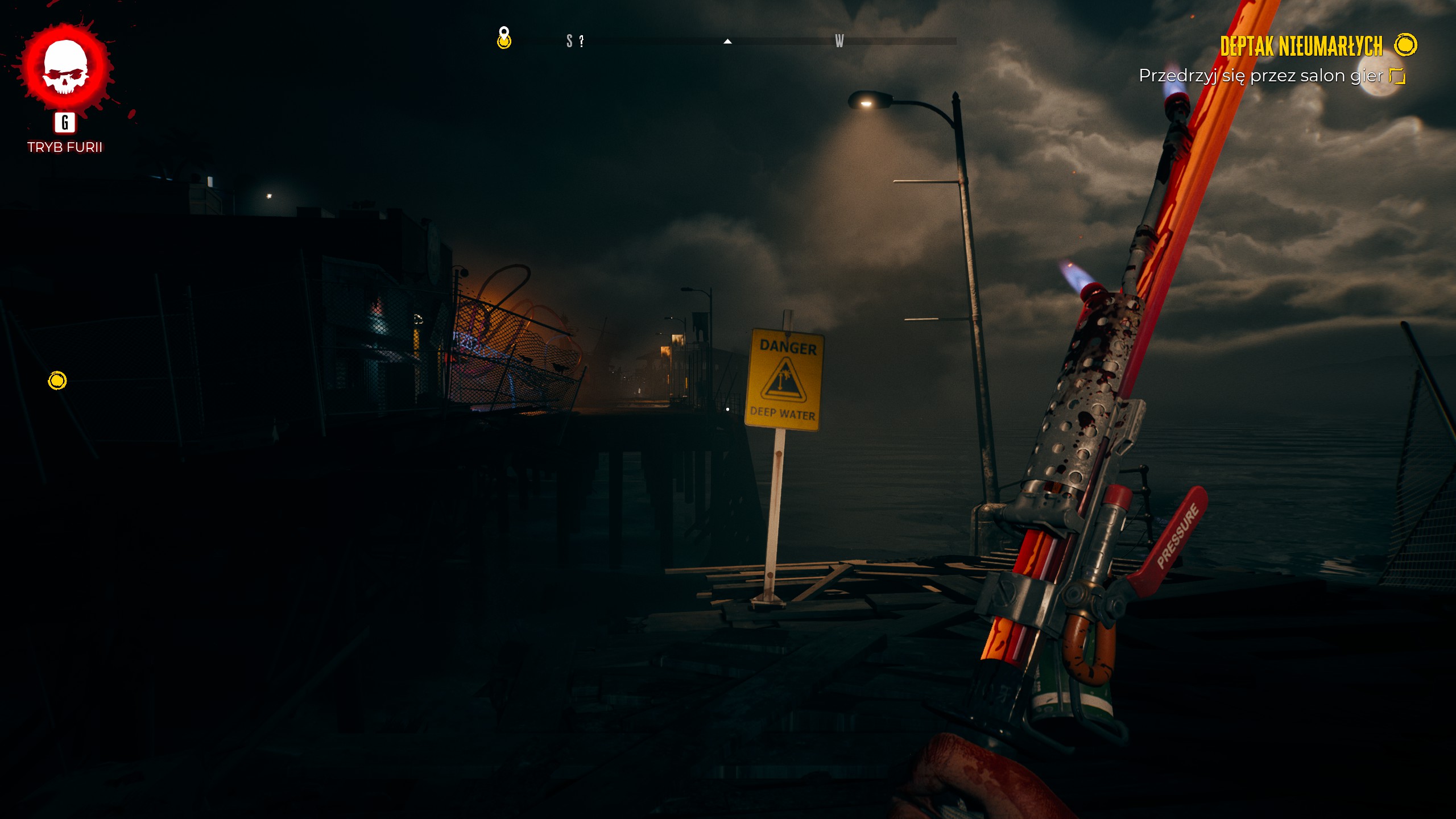Activate the Tryb Furii skull icon

click(x=65, y=68)
